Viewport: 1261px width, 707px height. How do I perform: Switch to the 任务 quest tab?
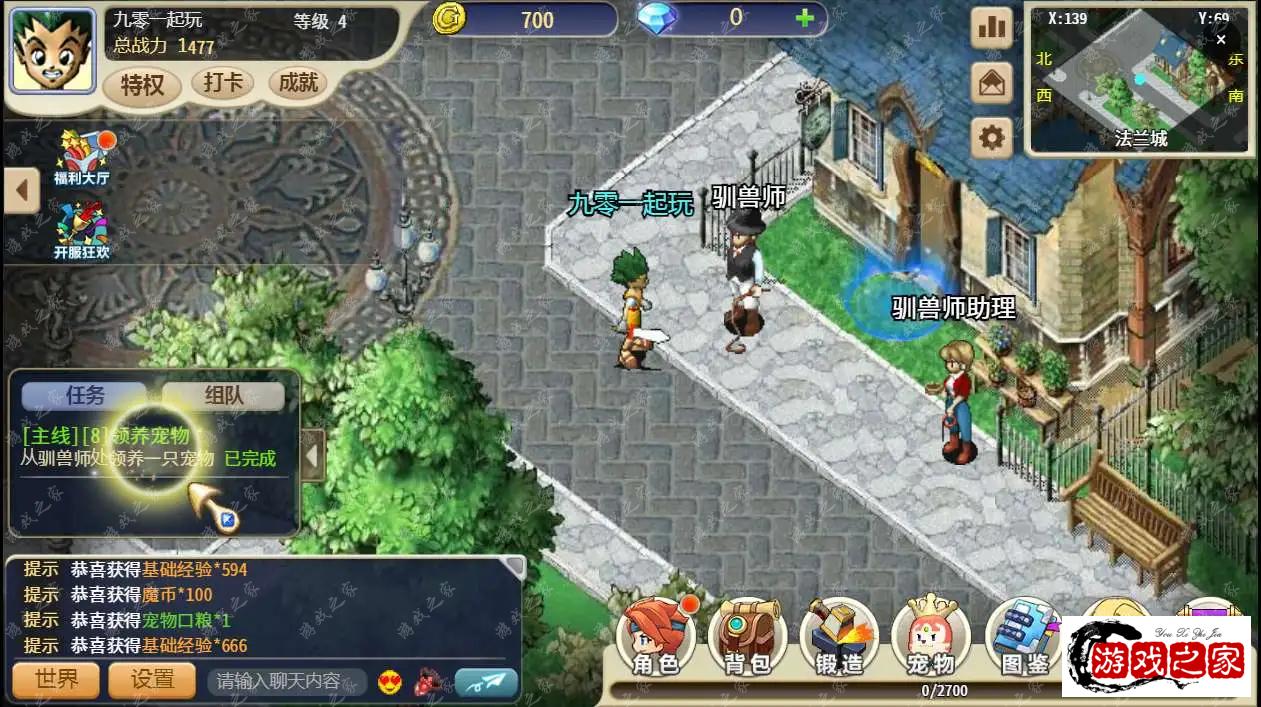pos(86,395)
